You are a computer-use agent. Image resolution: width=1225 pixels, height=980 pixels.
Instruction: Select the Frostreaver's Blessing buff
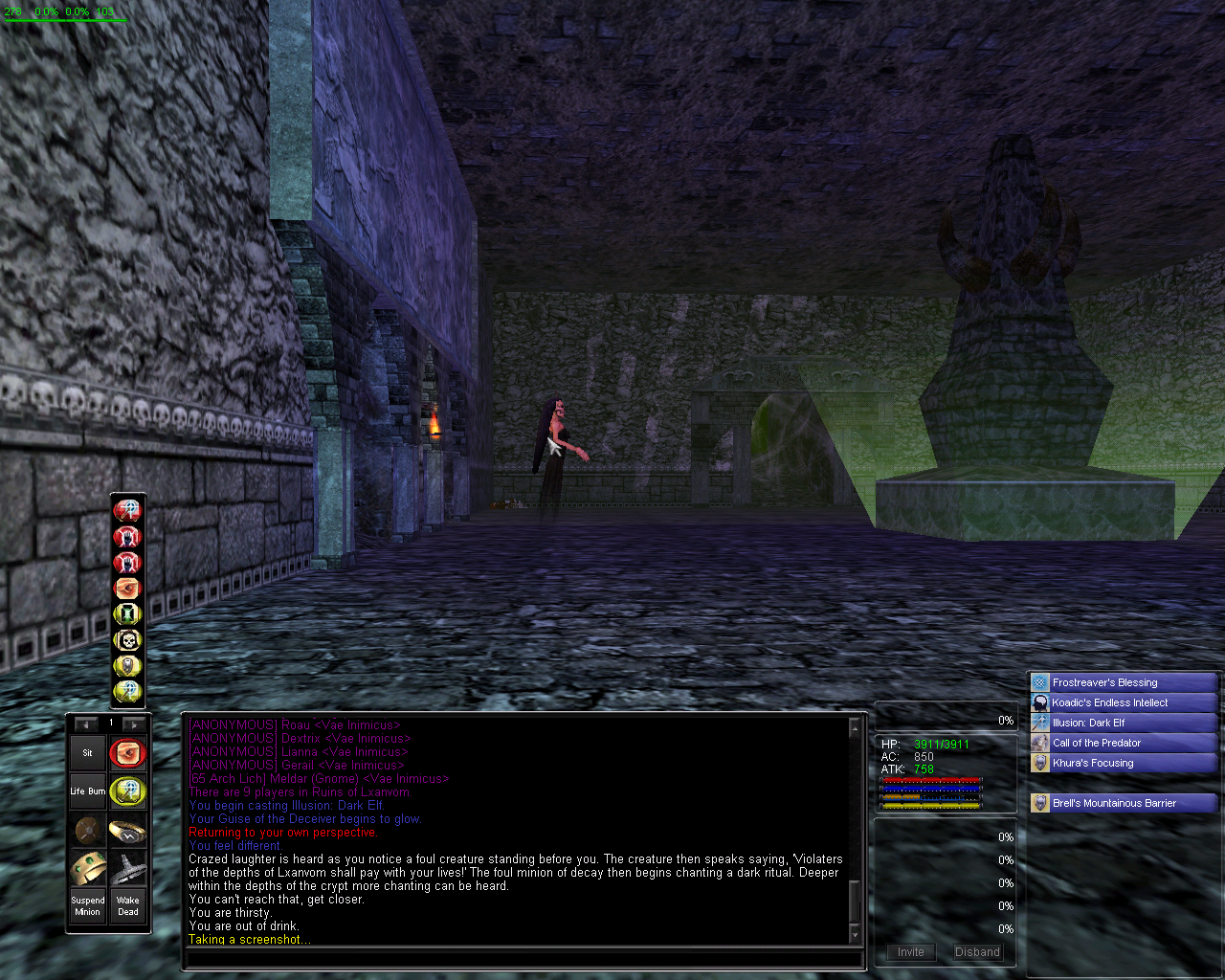[x=1123, y=682]
